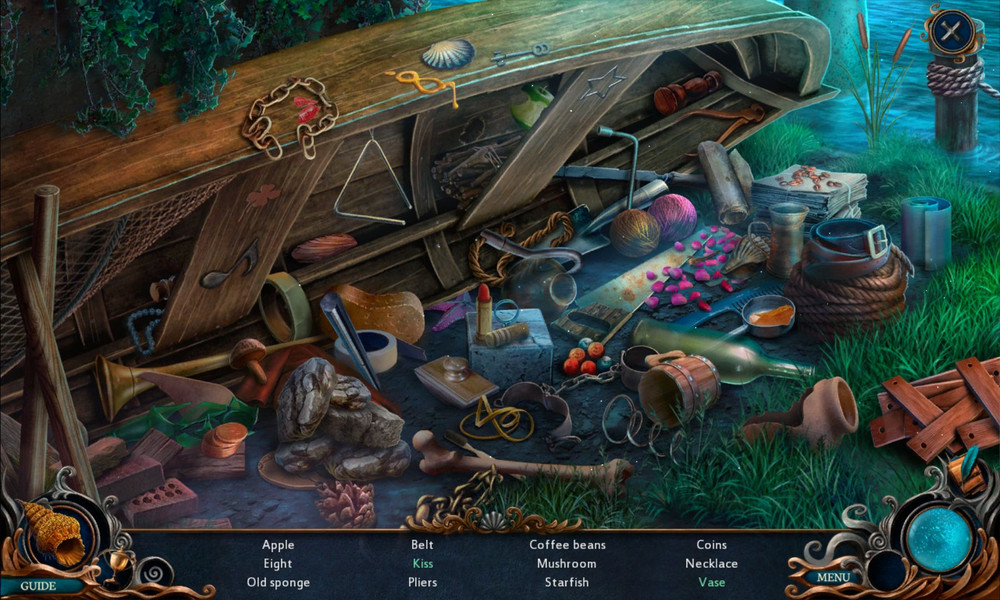
Task: Click the green "Kiss" list entry
Action: coord(422,564)
